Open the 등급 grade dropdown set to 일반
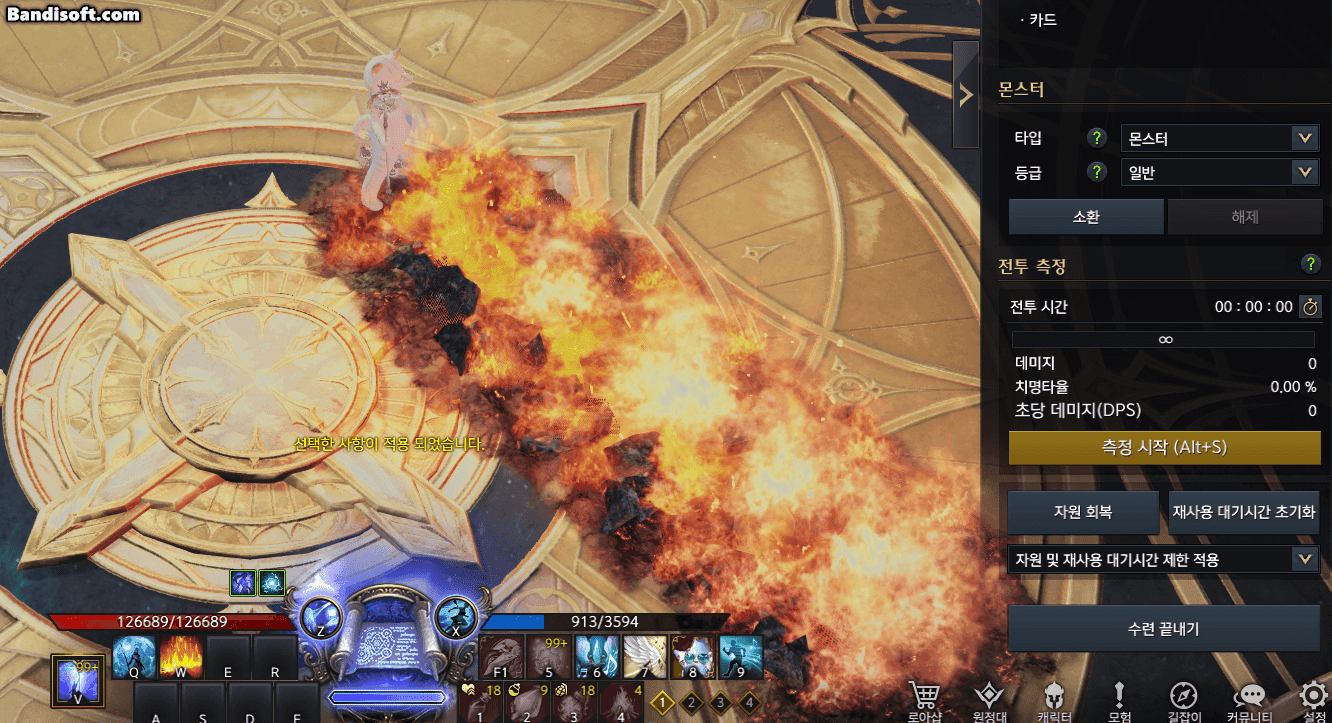 1219,173
